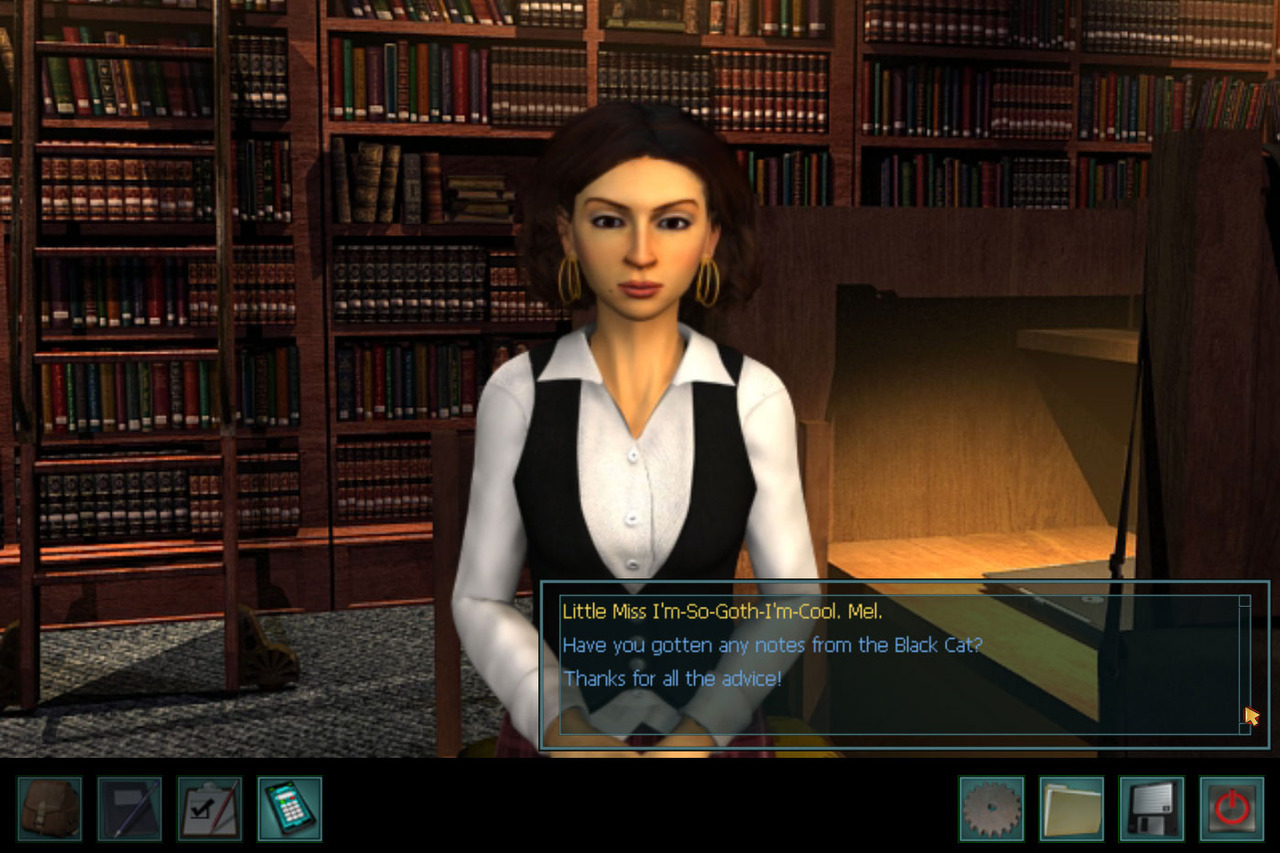The width and height of the screenshot is (1280, 853).
Task: Say "Thanks for all the advice!"
Action: click(672, 678)
